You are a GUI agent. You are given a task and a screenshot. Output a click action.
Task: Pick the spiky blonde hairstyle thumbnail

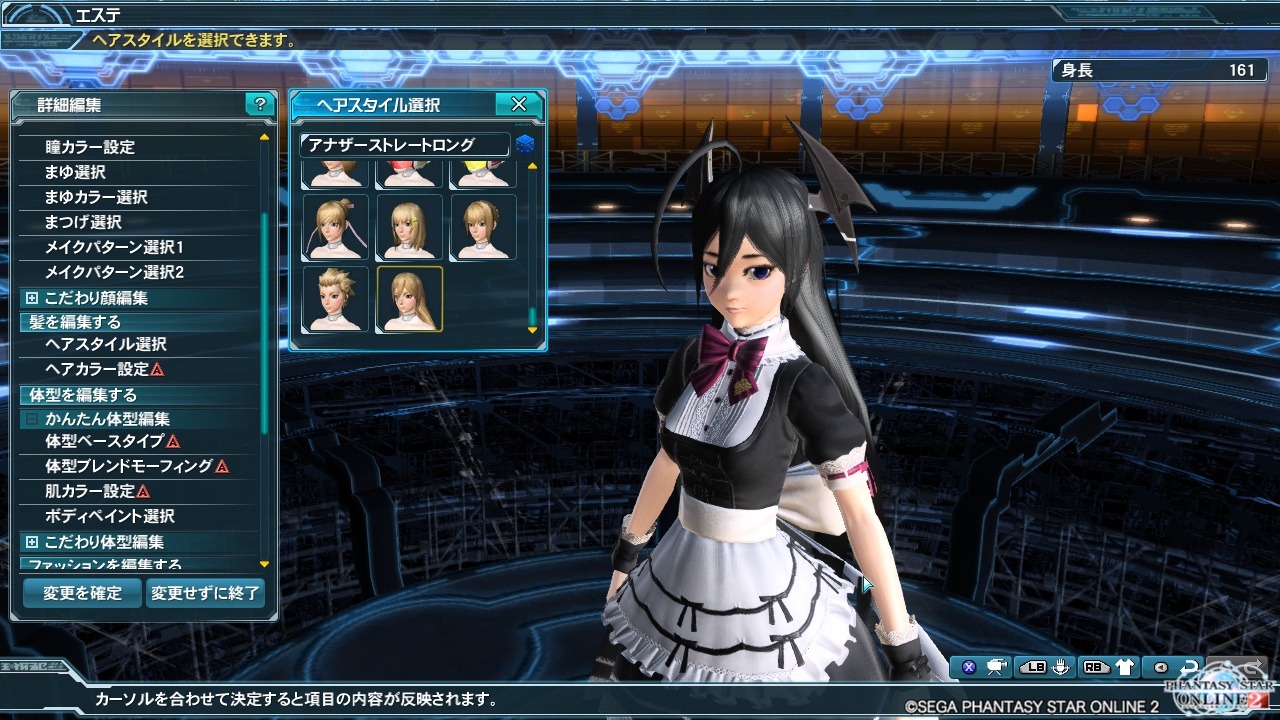pos(335,299)
